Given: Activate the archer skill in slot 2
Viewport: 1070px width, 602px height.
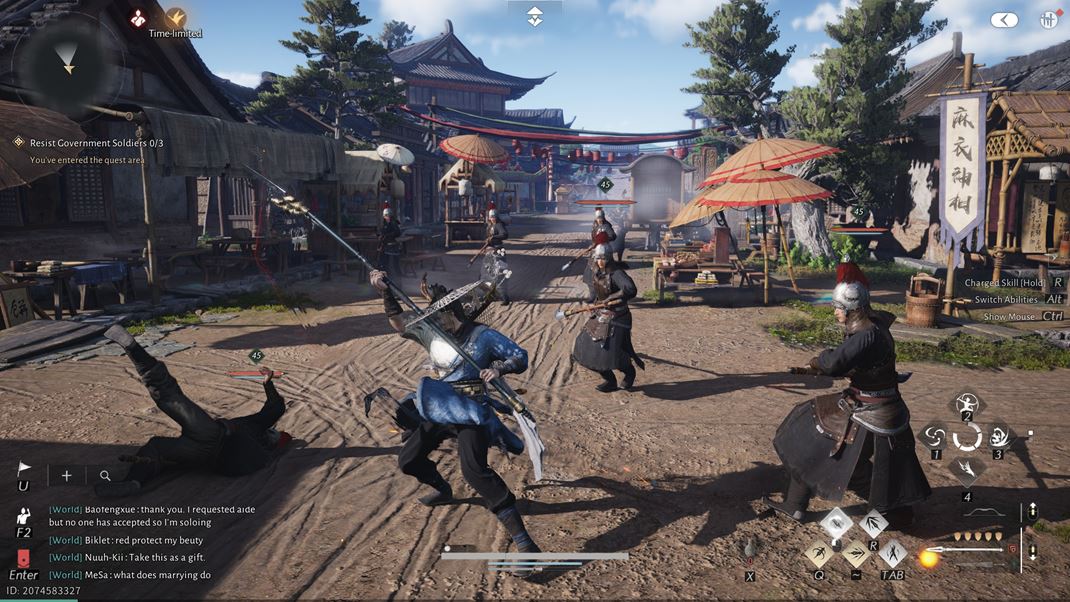Looking at the screenshot, I should [x=967, y=405].
